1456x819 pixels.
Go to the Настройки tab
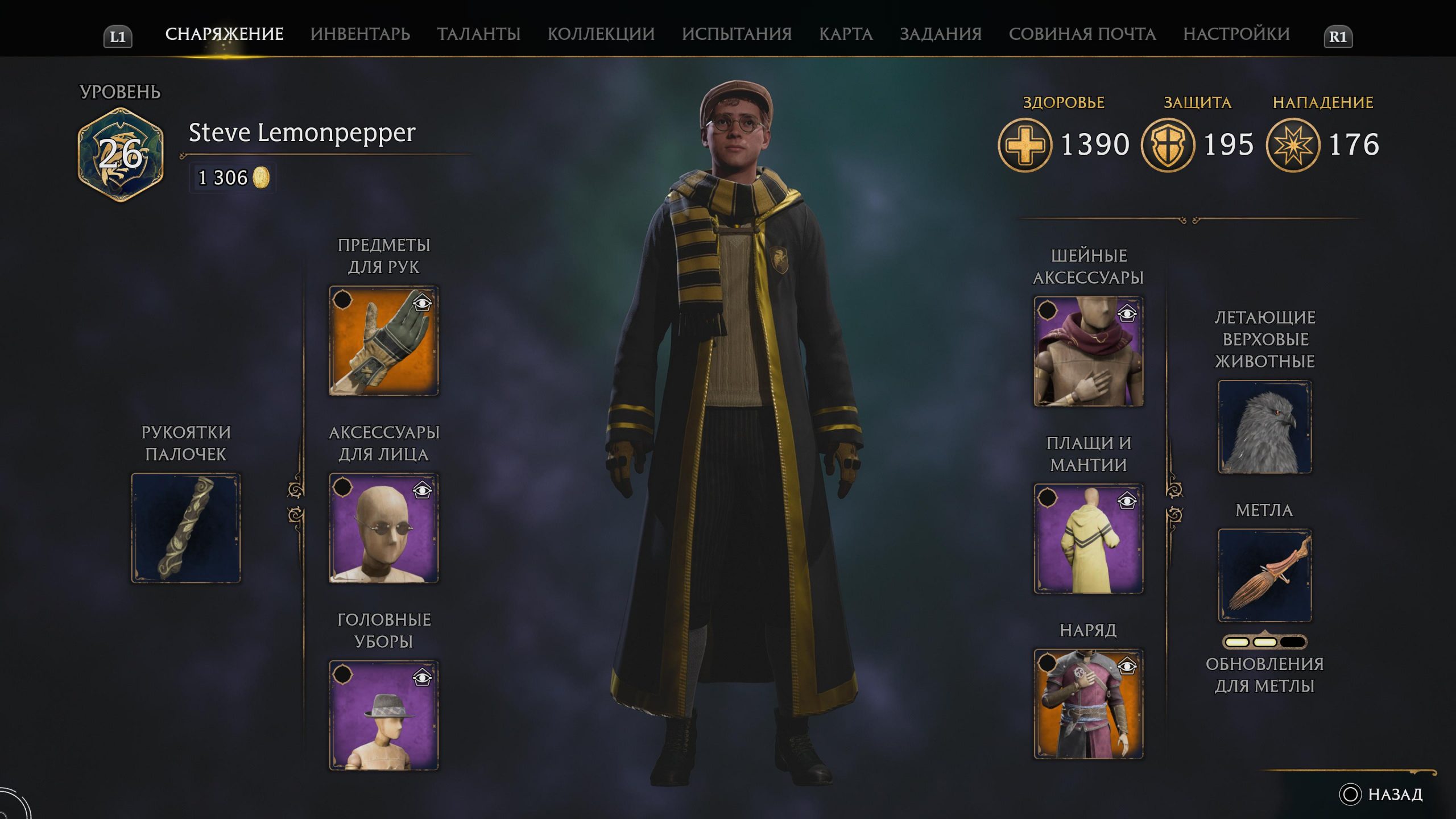coord(1236,34)
